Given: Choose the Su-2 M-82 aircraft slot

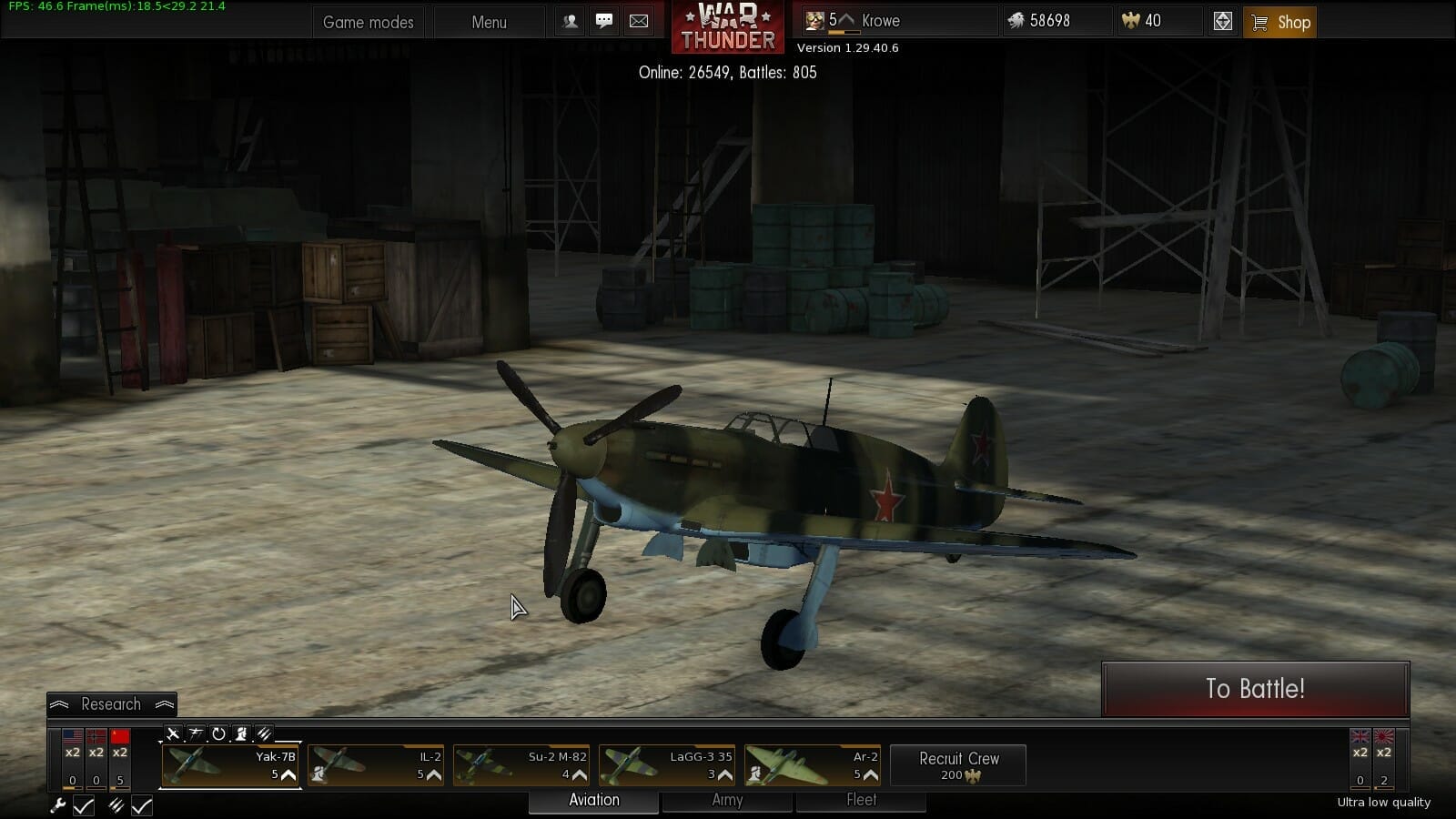Looking at the screenshot, I should [x=521, y=765].
